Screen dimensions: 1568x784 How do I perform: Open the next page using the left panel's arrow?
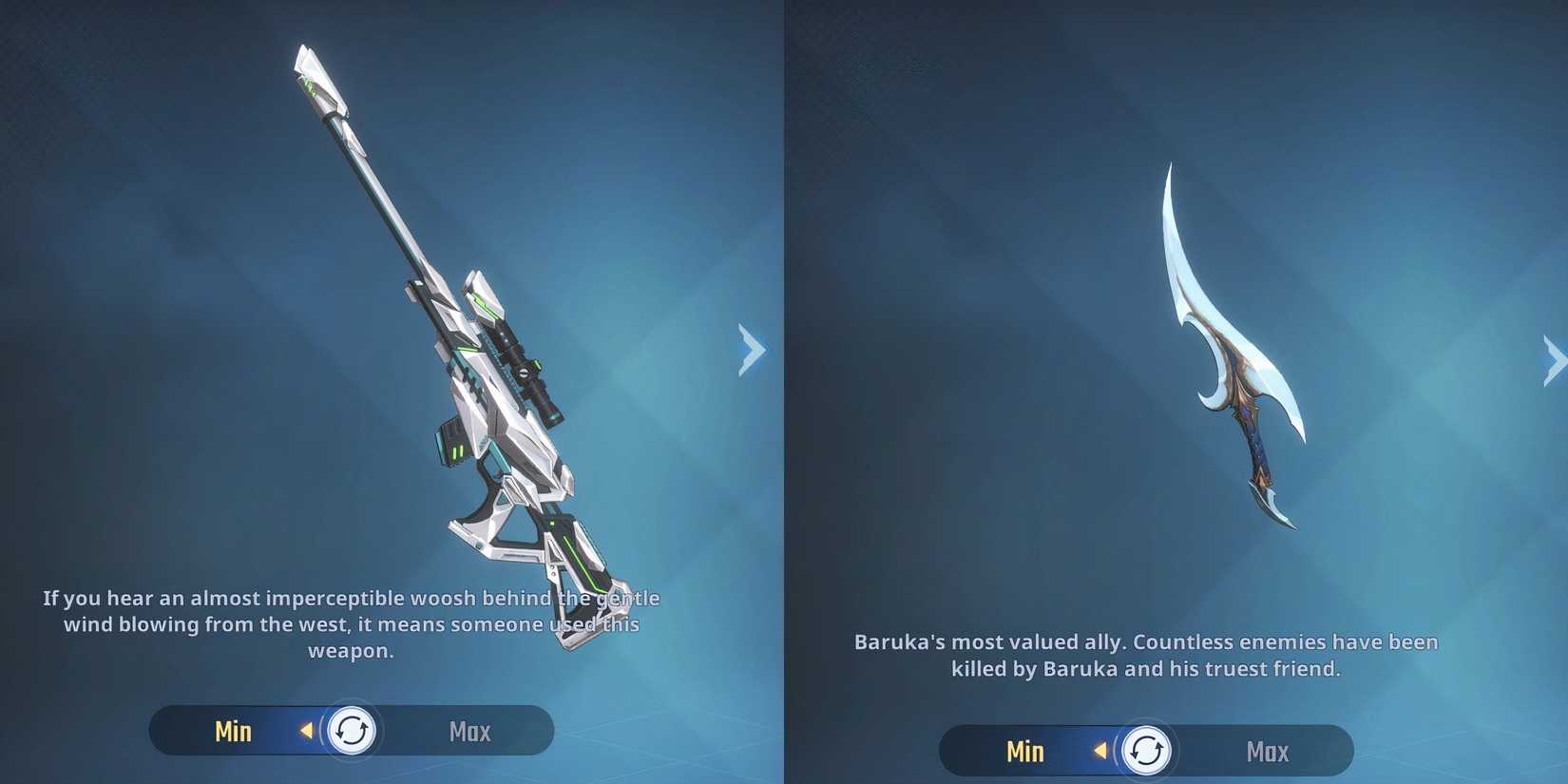(751, 351)
